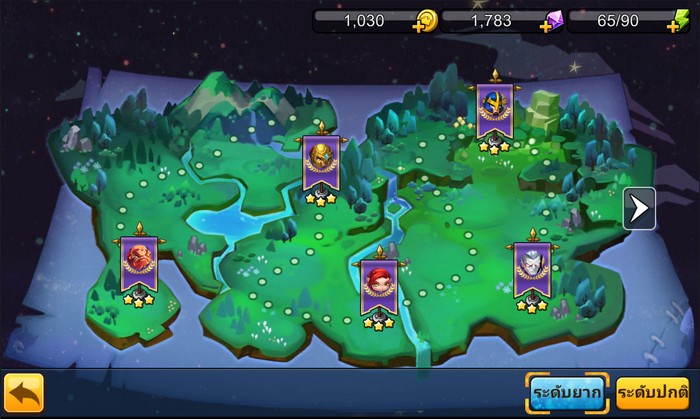Image resolution: width=700 pixels, height=419 pixels.
Task: Return with the yellow back arrow
Action: 23,393
